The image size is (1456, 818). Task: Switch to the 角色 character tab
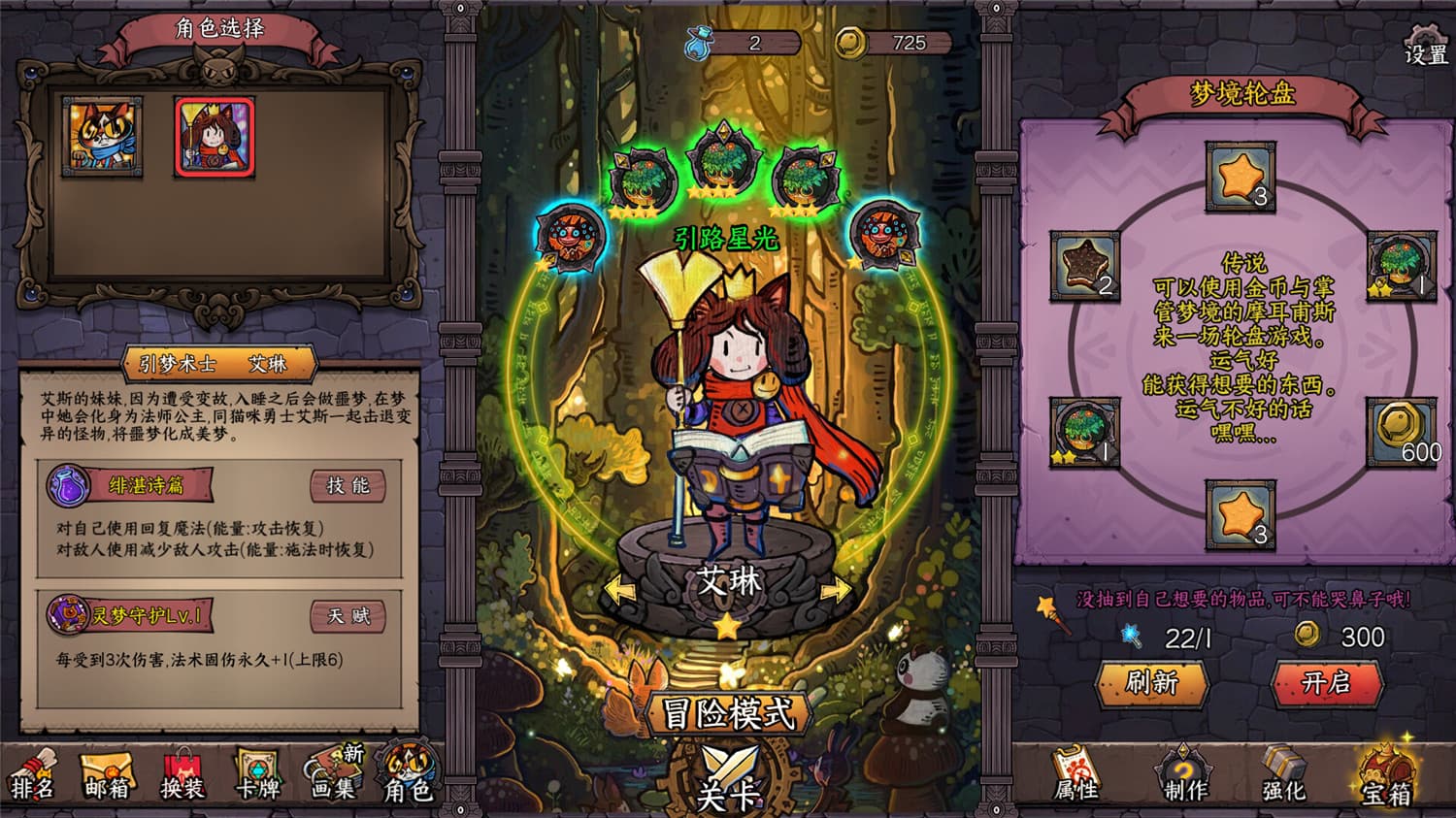click(x=408, y=782)
